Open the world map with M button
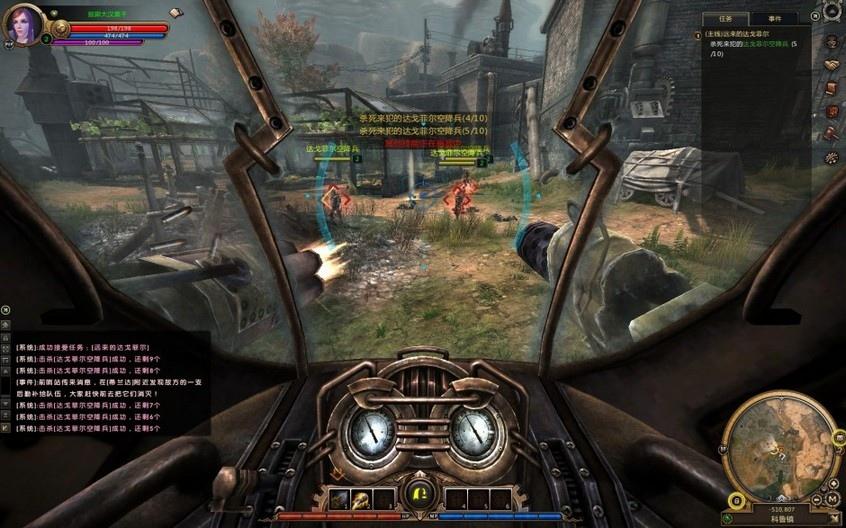The image size is (846, 528). (832, 499)
